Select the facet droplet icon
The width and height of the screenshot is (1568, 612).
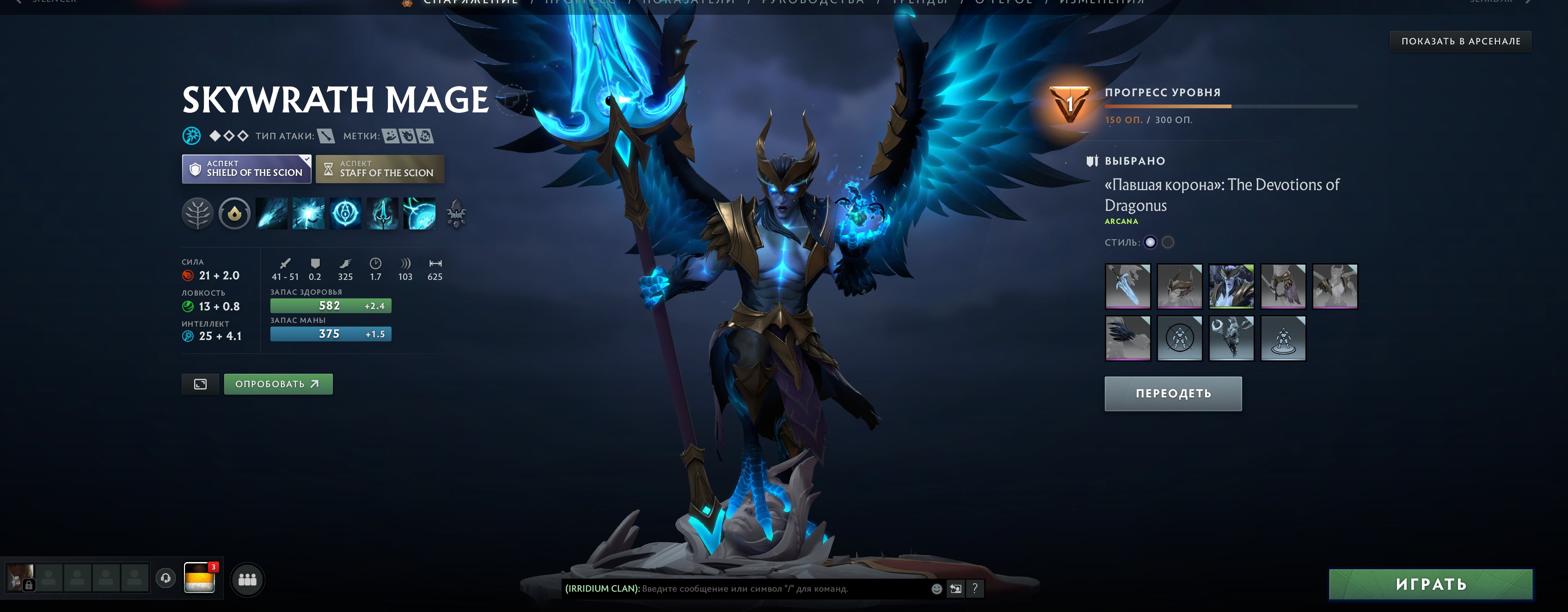click(234, 213)
